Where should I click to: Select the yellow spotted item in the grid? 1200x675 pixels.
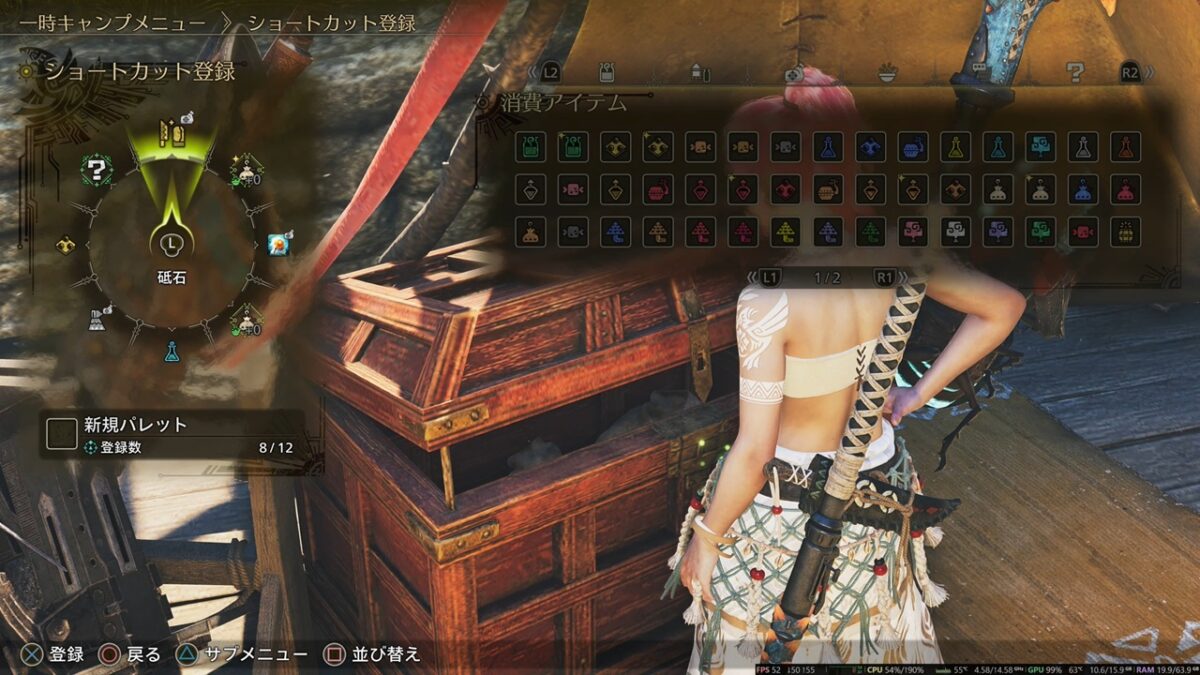[1125, 232]
